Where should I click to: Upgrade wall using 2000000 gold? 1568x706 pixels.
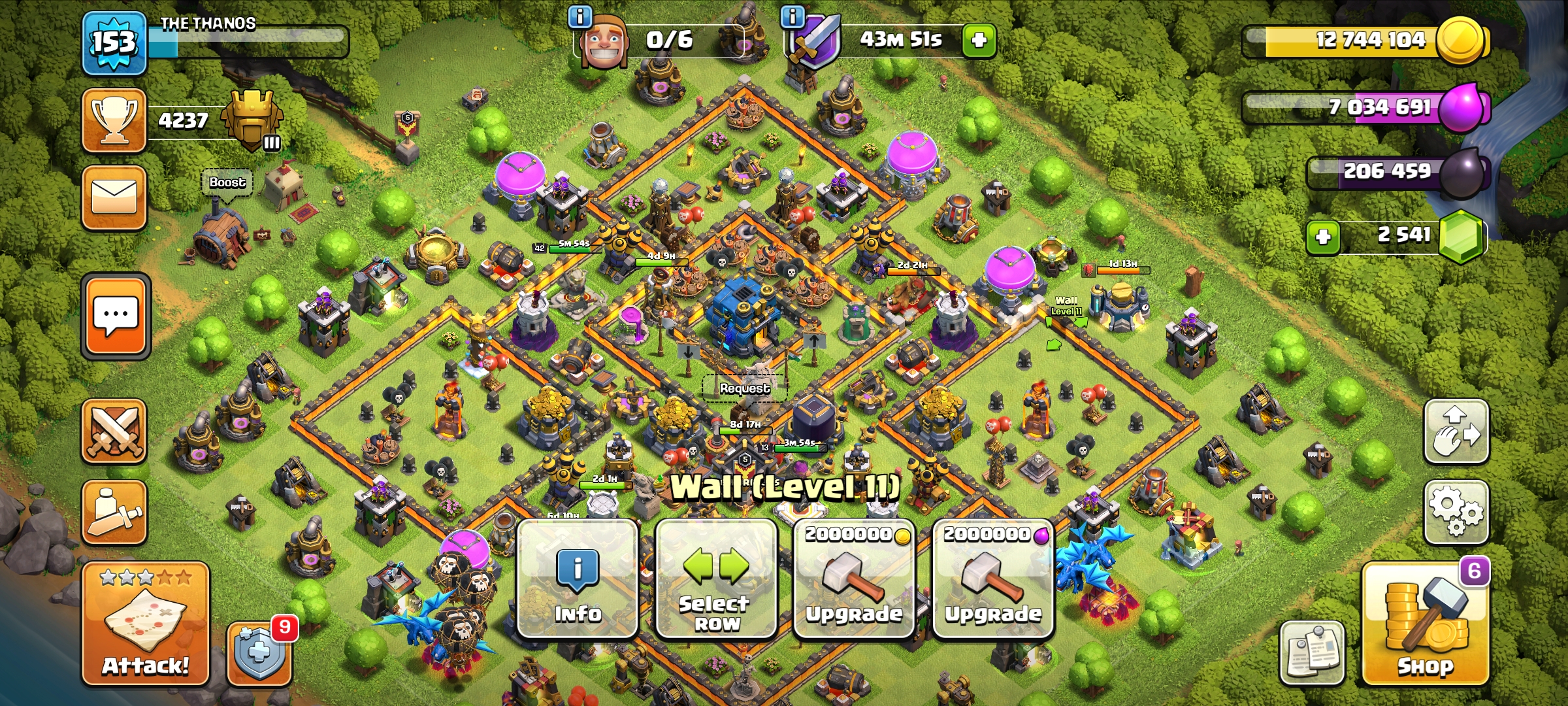coord(854,579)
